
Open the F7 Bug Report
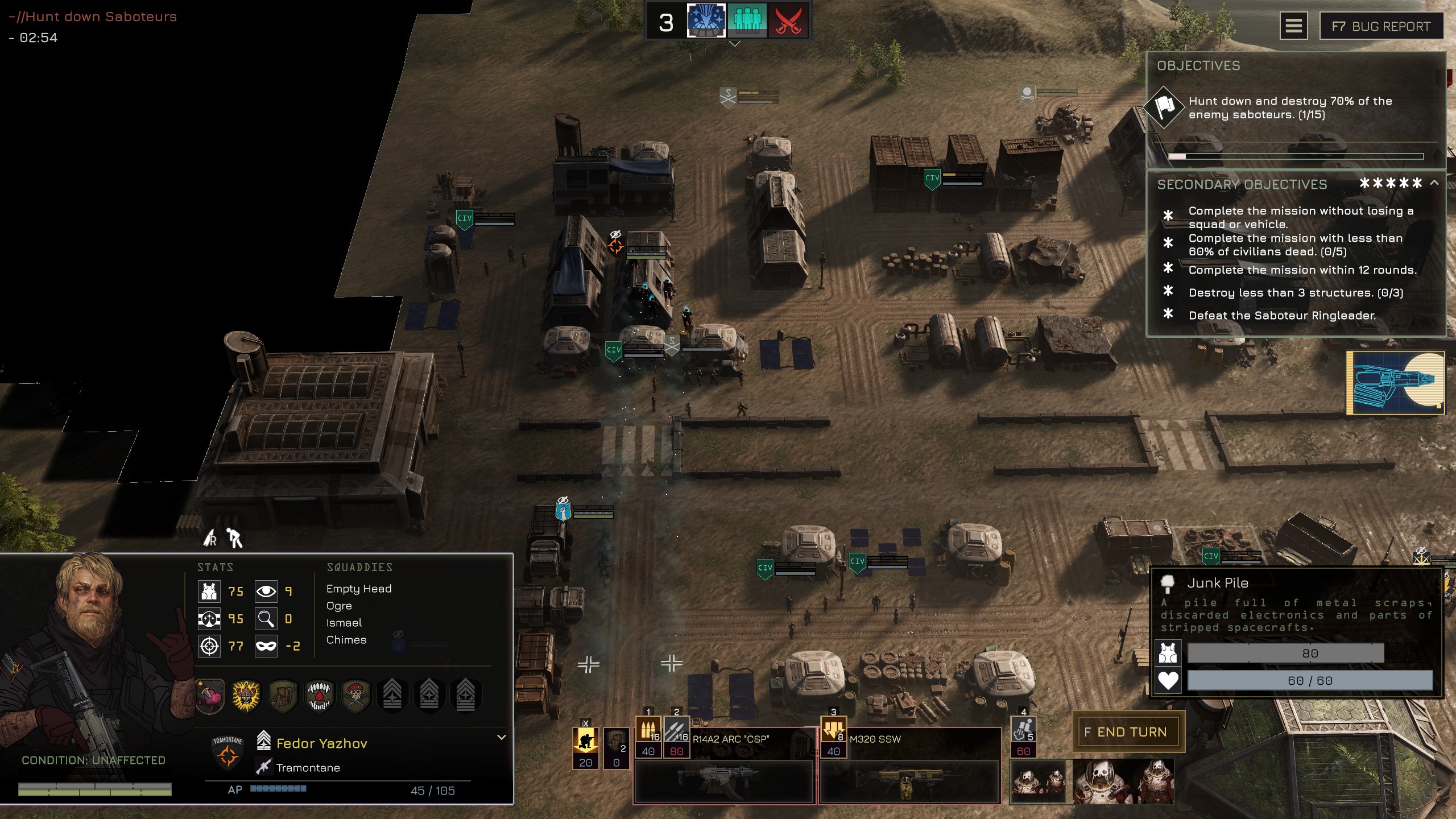[1381, 26]
